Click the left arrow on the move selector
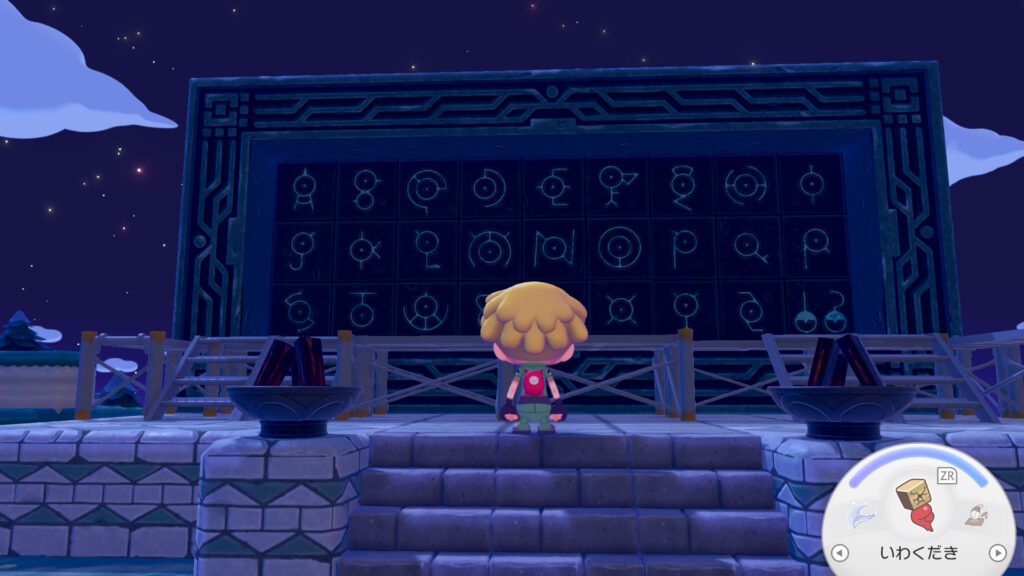Viewport: 1024px width, 576px height. tap(840, 552)
